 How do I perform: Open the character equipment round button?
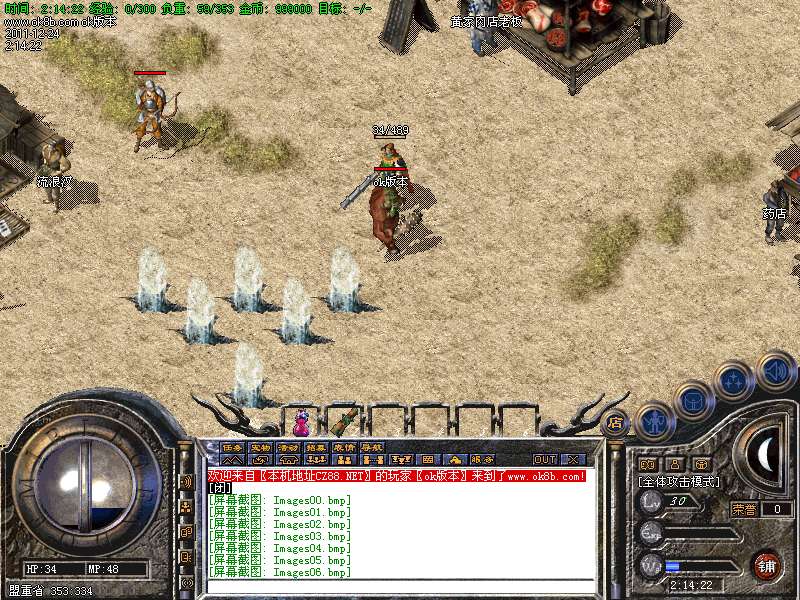coord(655,421)
